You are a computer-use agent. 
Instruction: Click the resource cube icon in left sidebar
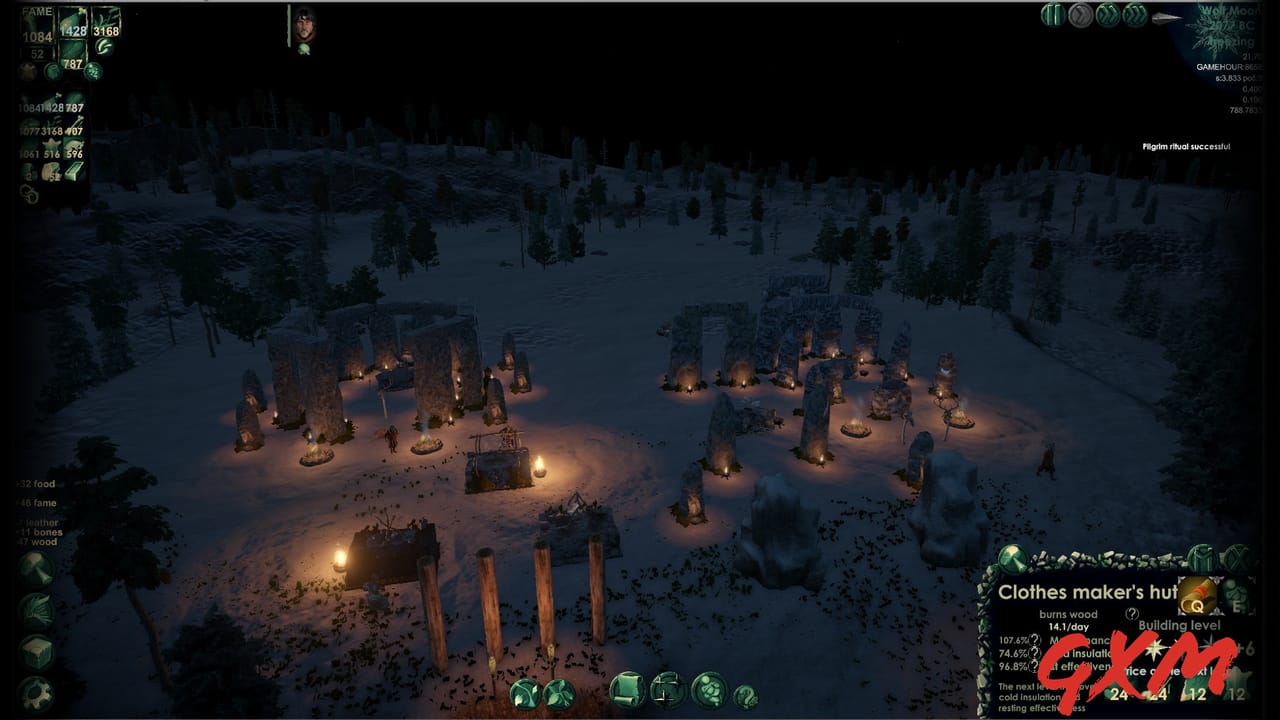click(36, 650)
